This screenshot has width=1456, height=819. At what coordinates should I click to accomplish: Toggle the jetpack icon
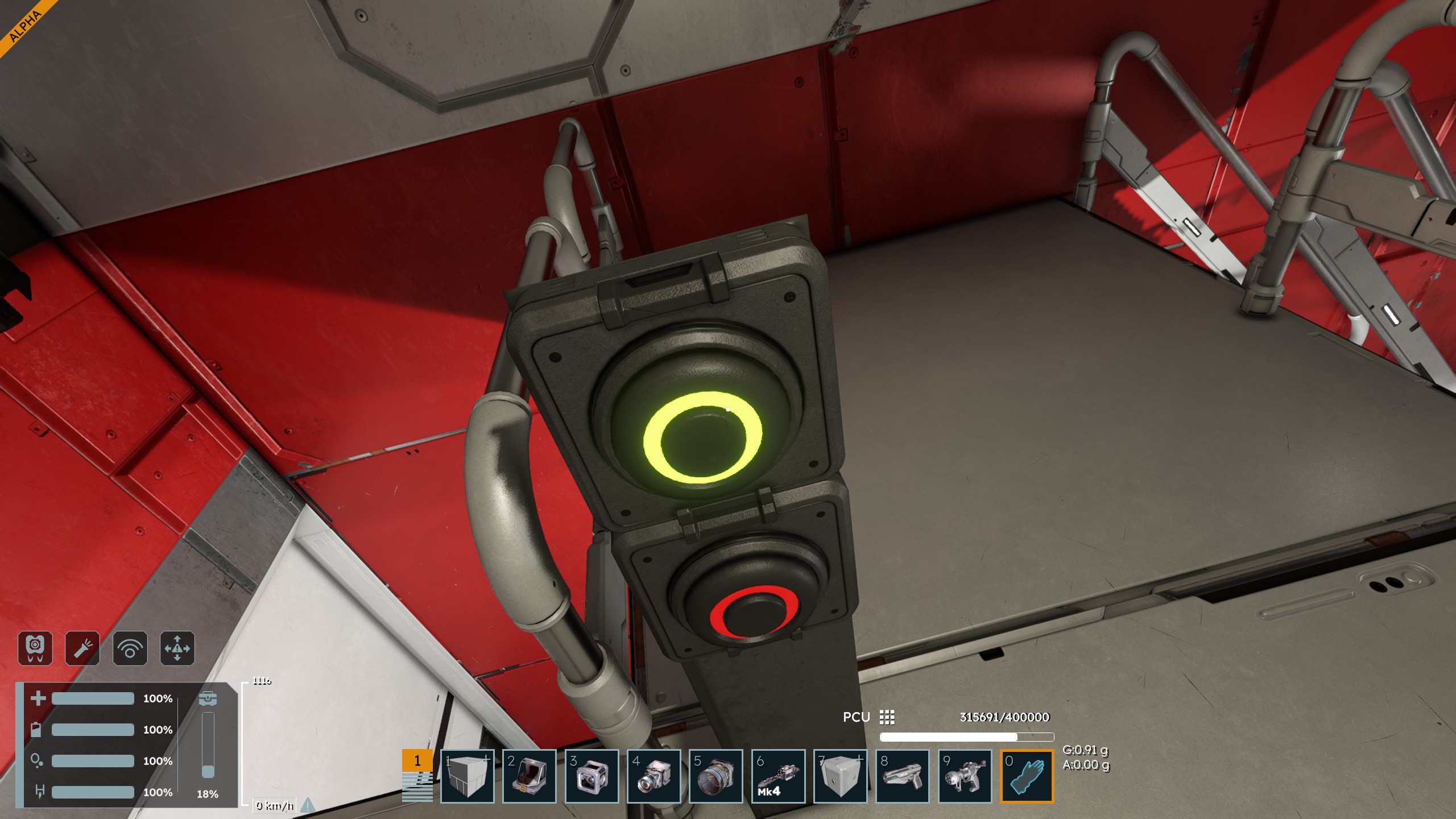click(x=35, y=648)
